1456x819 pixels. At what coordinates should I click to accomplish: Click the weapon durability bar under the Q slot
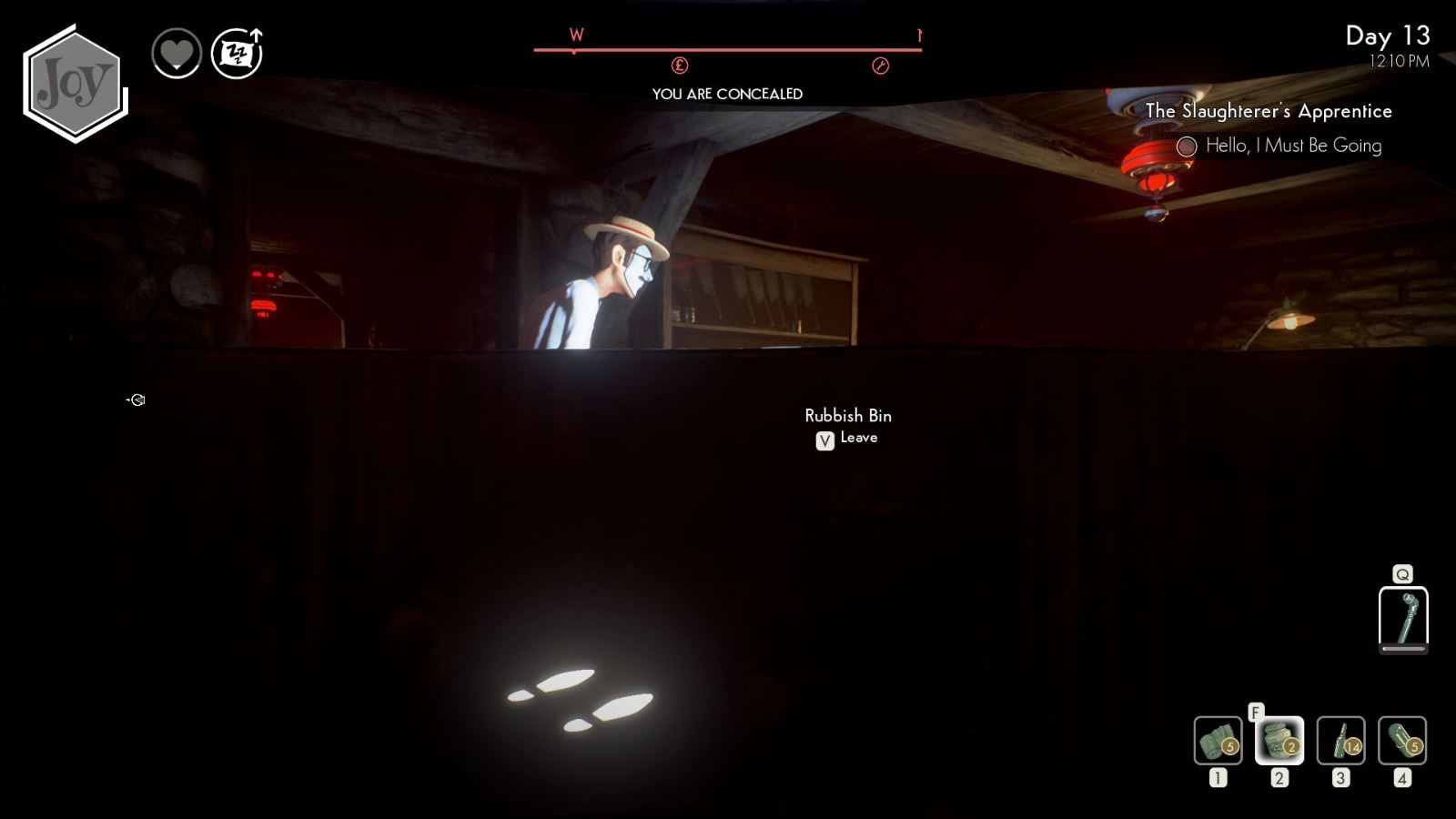(1402, 651)
